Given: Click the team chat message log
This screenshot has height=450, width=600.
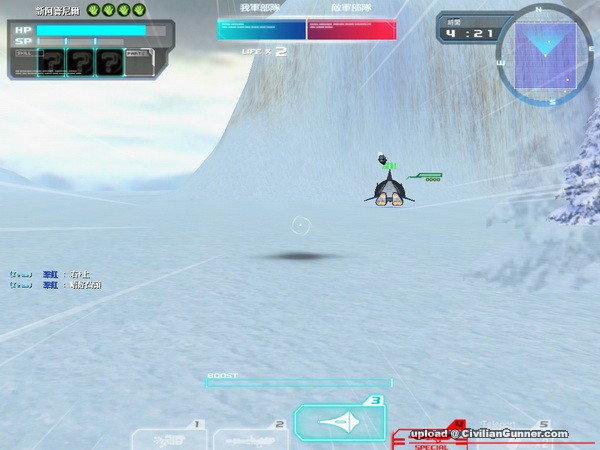Looking at the screenshot, I should point(56,279).
